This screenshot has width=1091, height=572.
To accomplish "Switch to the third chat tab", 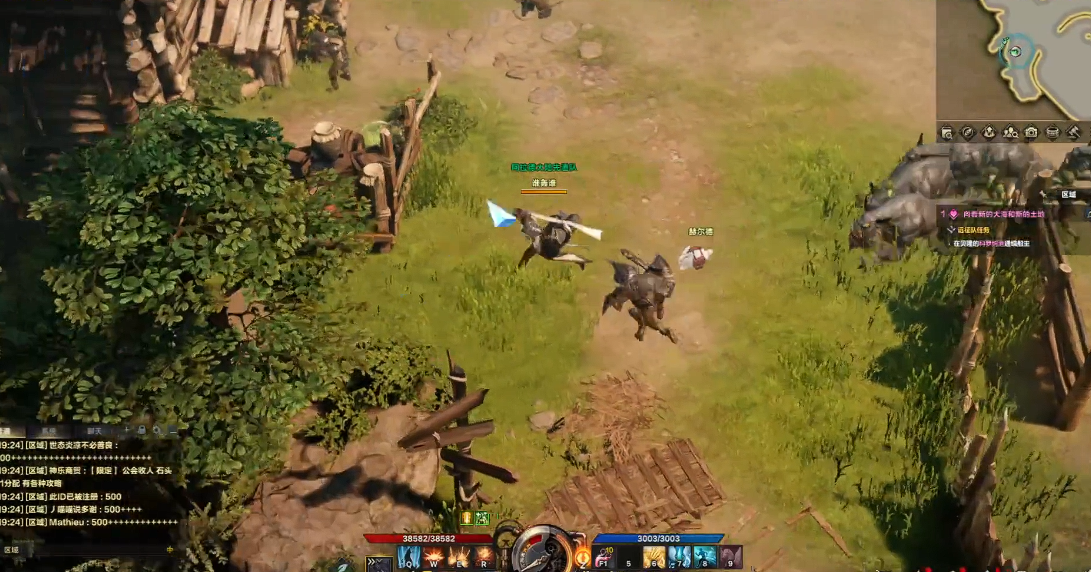I will (94, 431).
